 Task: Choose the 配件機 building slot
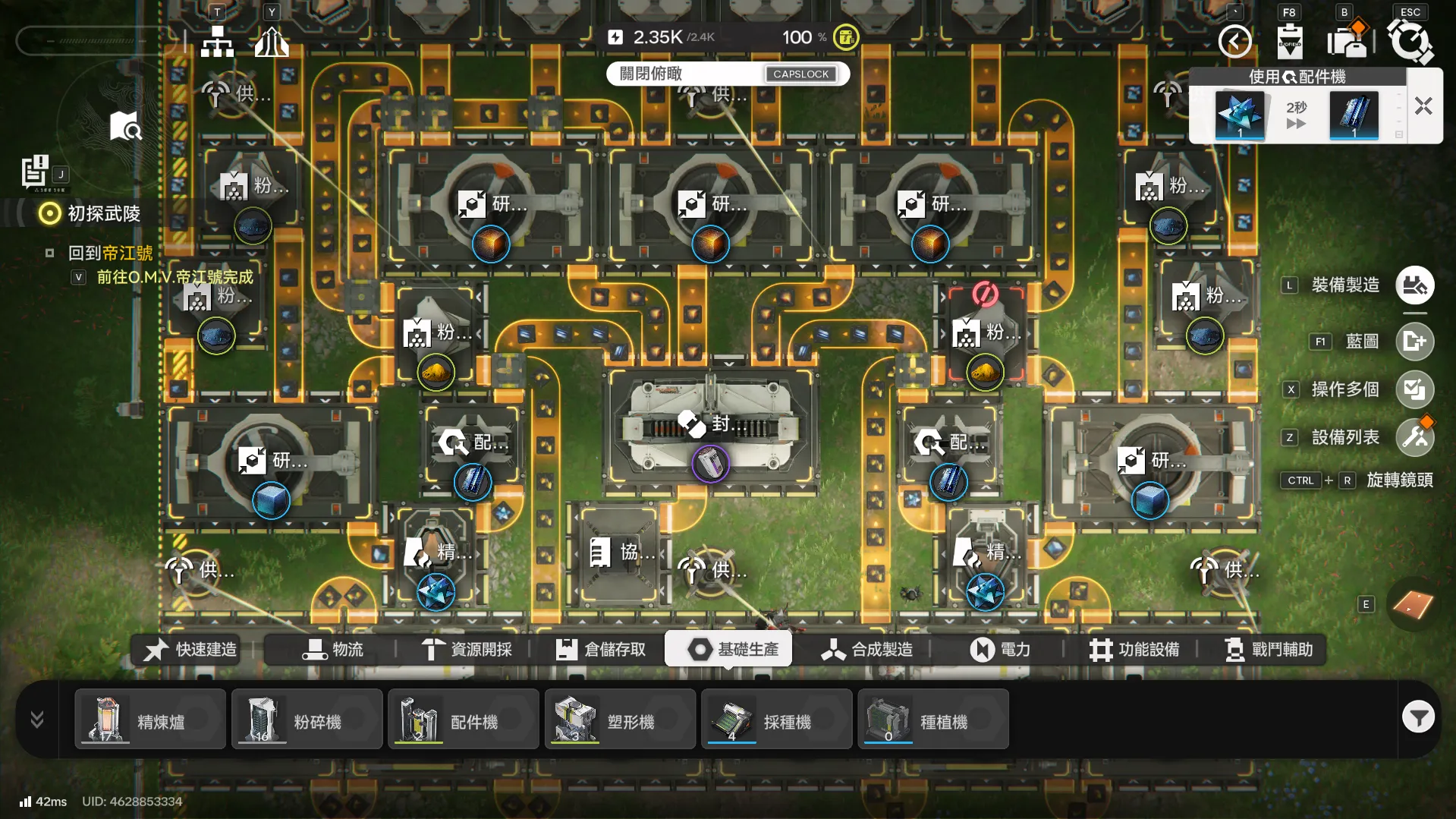[x=464, y=720]
